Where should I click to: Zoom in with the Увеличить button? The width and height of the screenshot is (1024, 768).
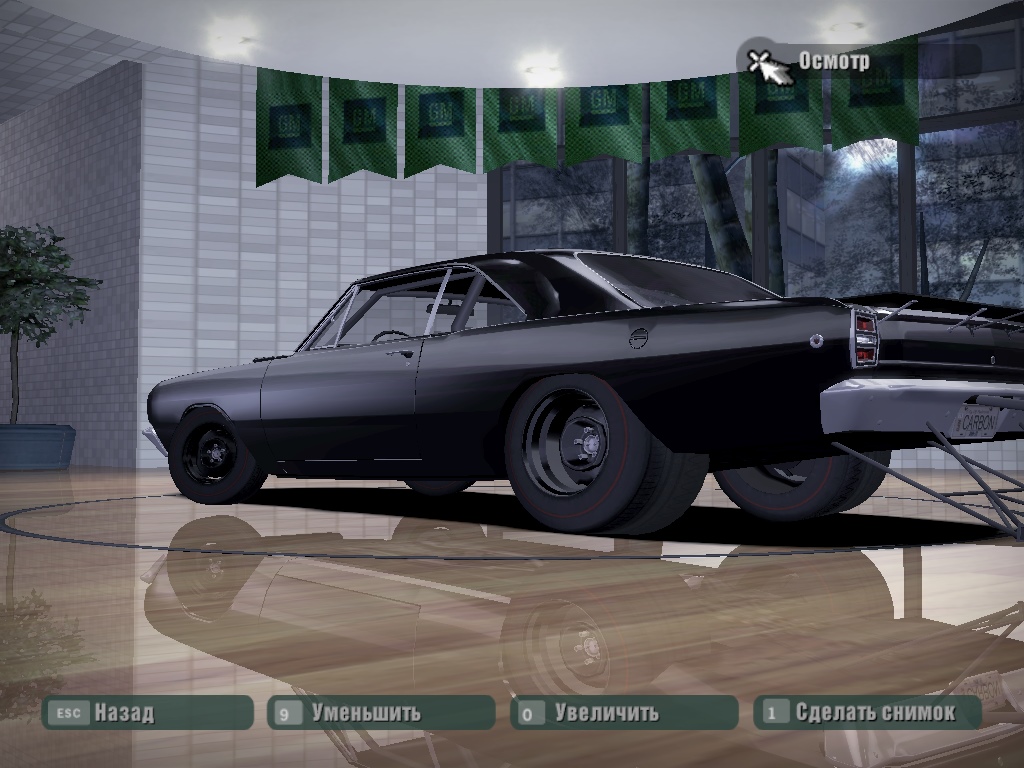[x=623, y=713]
